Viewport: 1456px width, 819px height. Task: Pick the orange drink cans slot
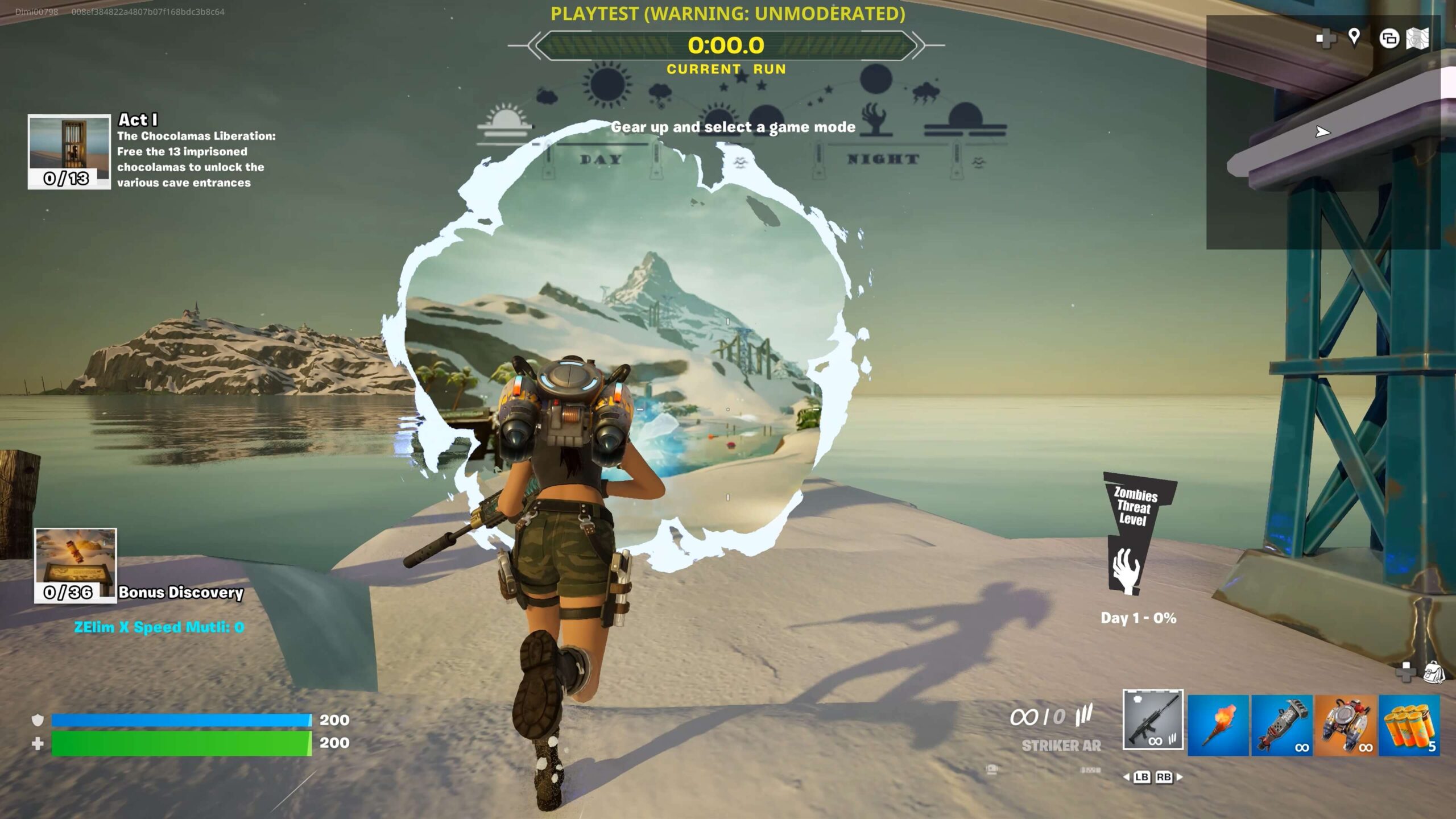(1409, 725)
